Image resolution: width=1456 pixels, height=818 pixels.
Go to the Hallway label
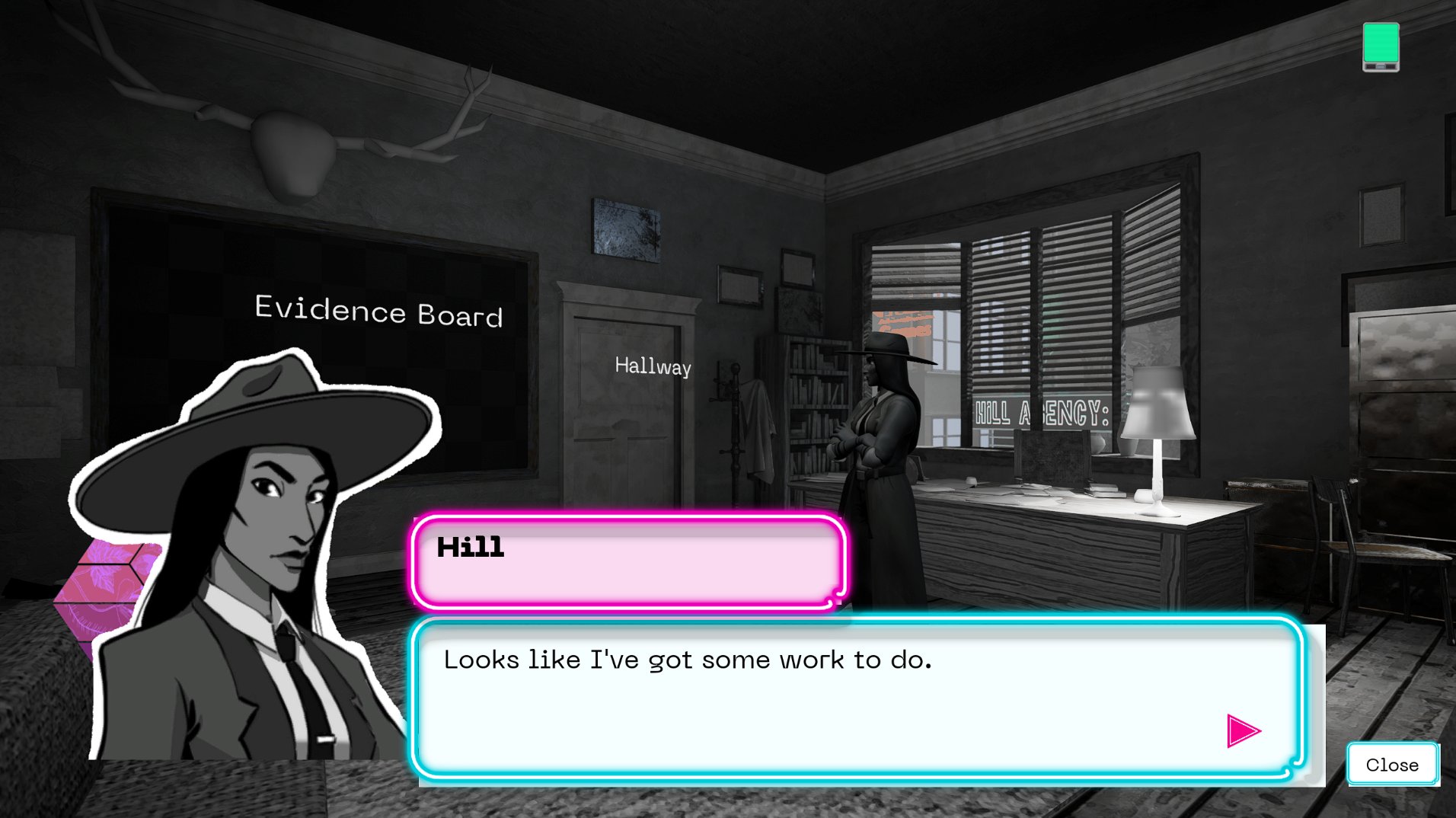click(653, 366)
